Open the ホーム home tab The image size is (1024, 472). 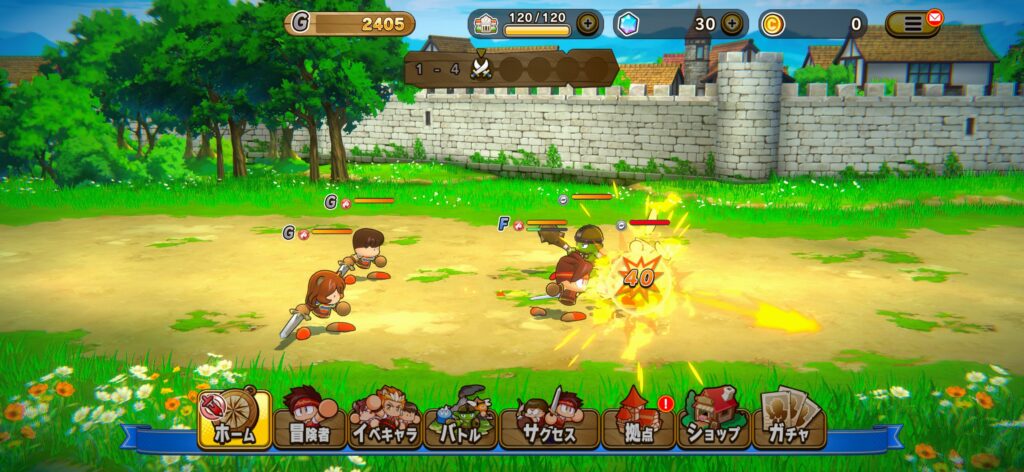tap(235, 420)
